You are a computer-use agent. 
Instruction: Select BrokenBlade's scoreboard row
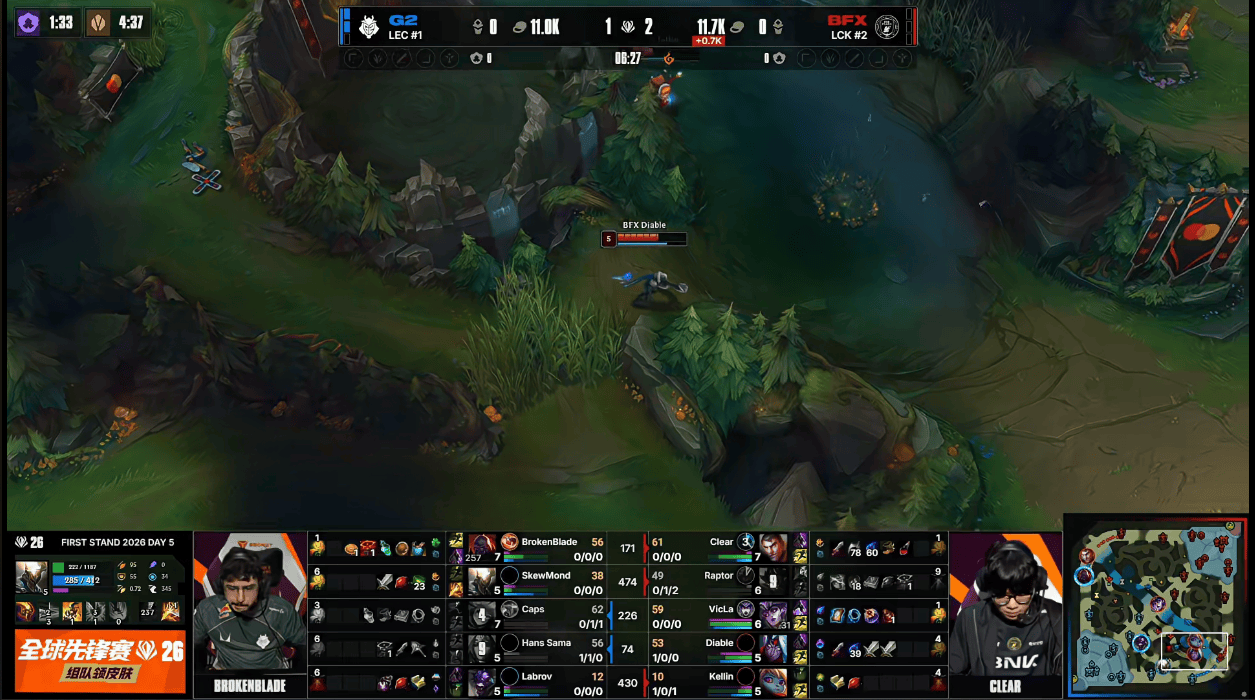(x=540, y=548)
